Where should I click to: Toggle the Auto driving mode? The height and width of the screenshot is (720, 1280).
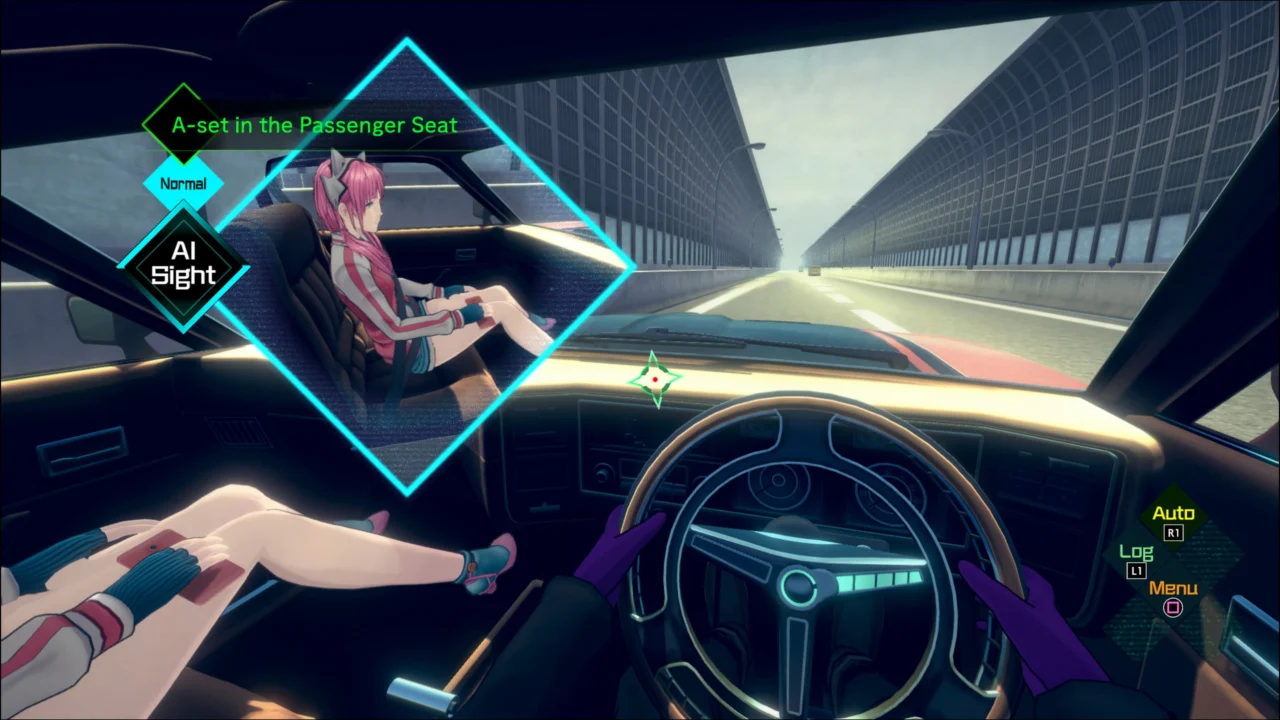(1172, 513)
